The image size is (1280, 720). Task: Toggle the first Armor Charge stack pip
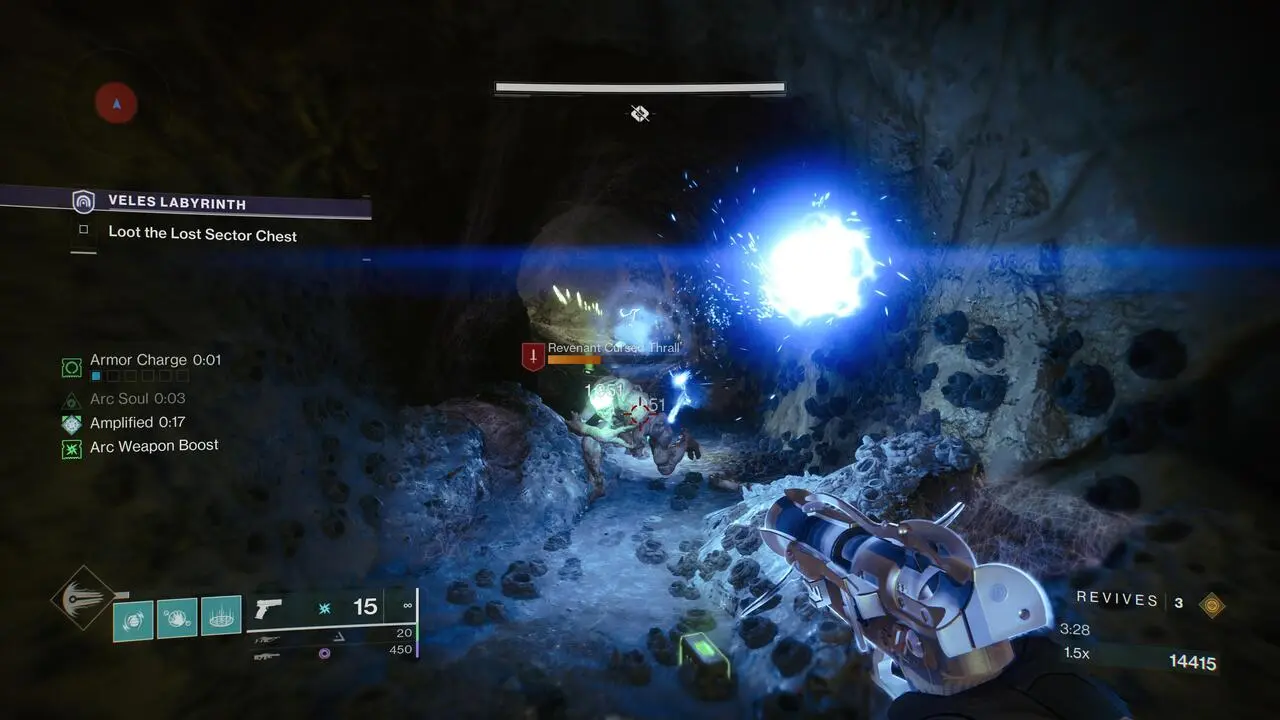pyautogui.click(x=95, y=375)
